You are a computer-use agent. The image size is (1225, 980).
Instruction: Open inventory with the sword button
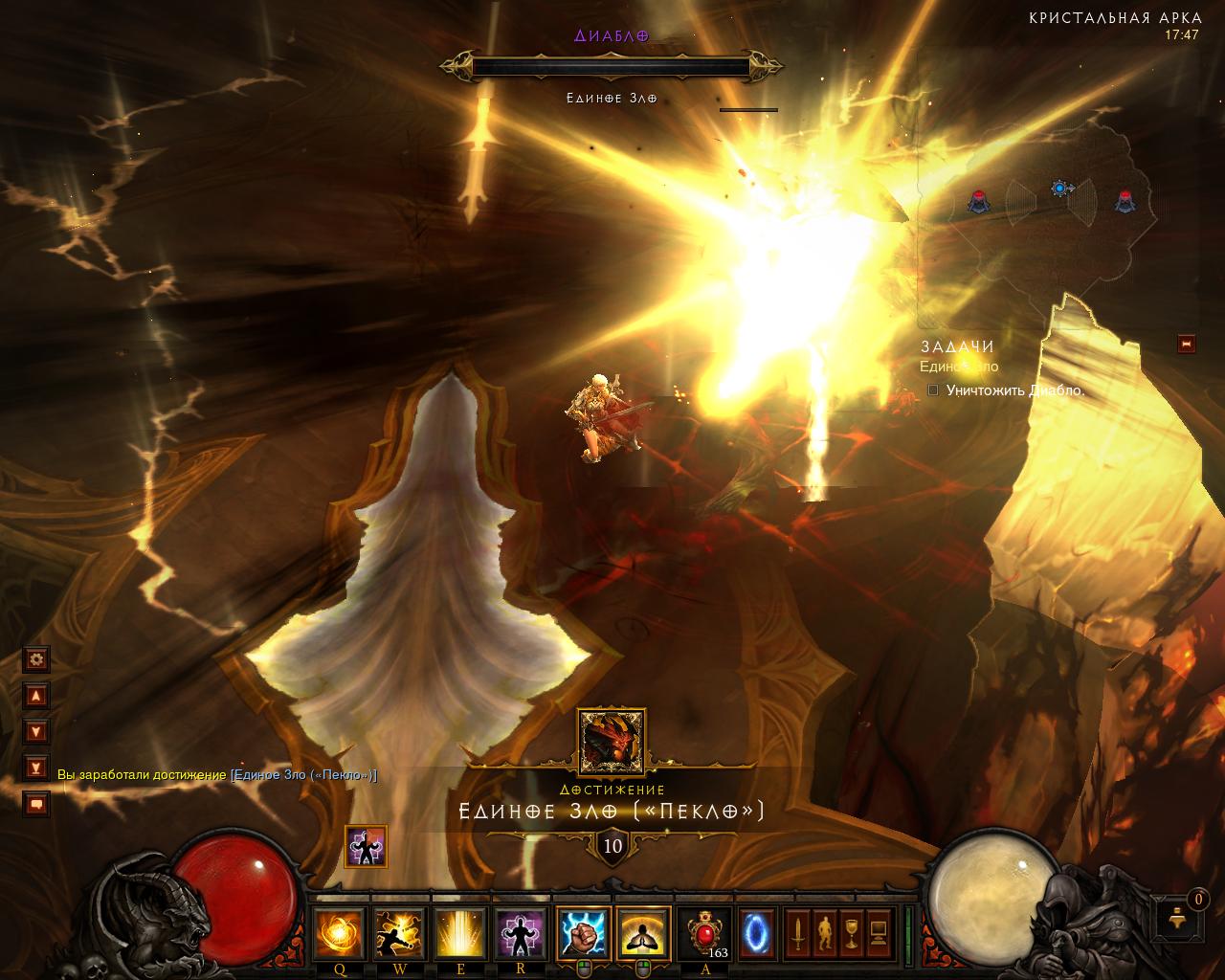(x=797, y=933)
